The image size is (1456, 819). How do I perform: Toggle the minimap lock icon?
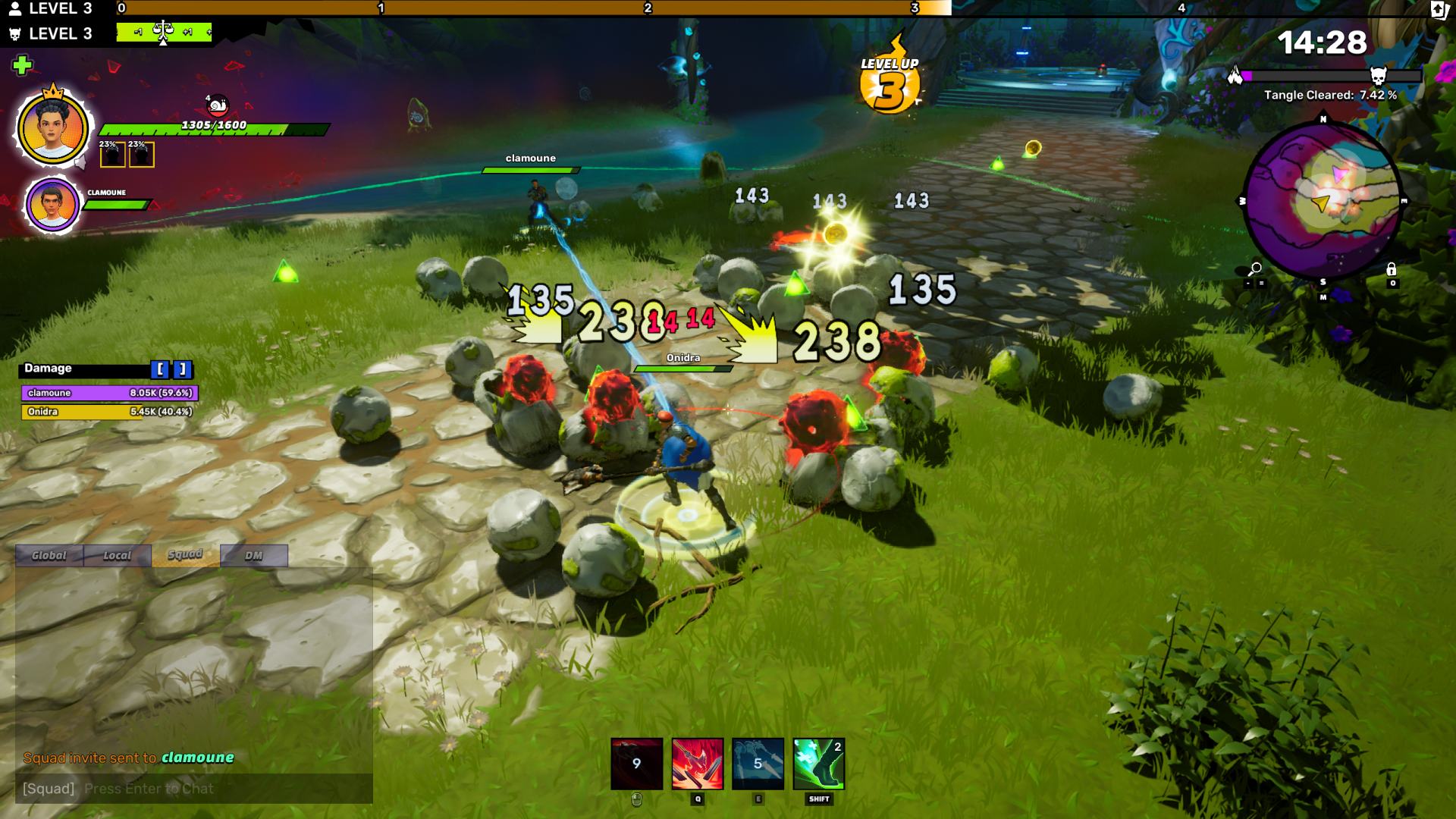[1391, 269]
